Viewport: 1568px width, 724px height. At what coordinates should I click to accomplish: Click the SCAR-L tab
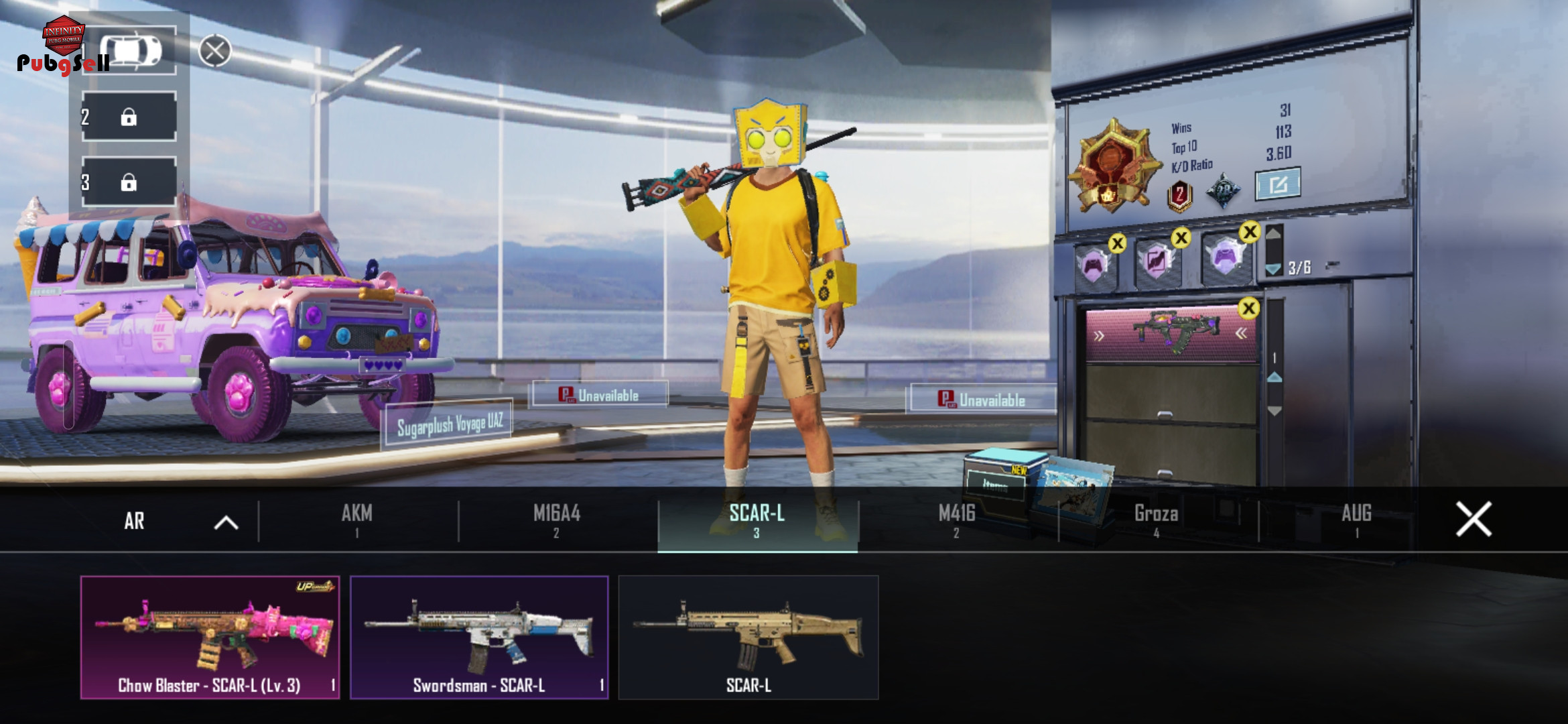pos(757,520)
